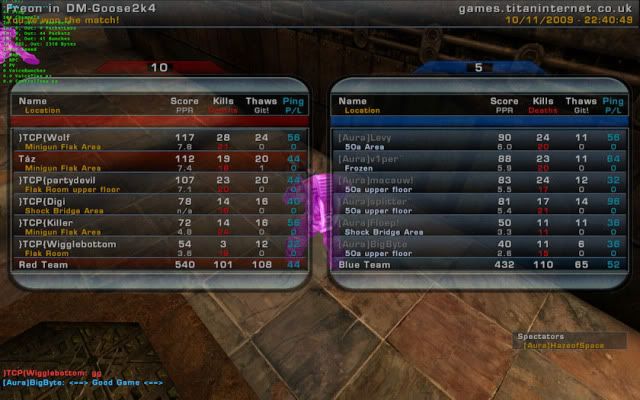
Task: Click the Blue Team totals row
Action: coord(478,265)
